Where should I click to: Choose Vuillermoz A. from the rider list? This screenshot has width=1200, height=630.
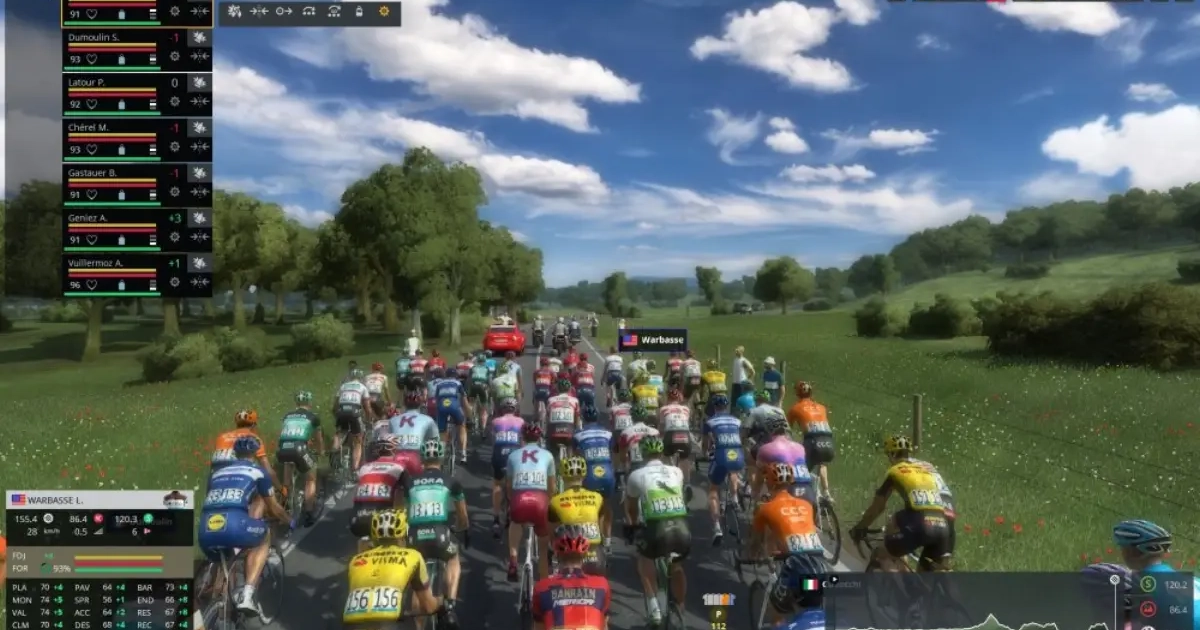(x=96, y=263)
